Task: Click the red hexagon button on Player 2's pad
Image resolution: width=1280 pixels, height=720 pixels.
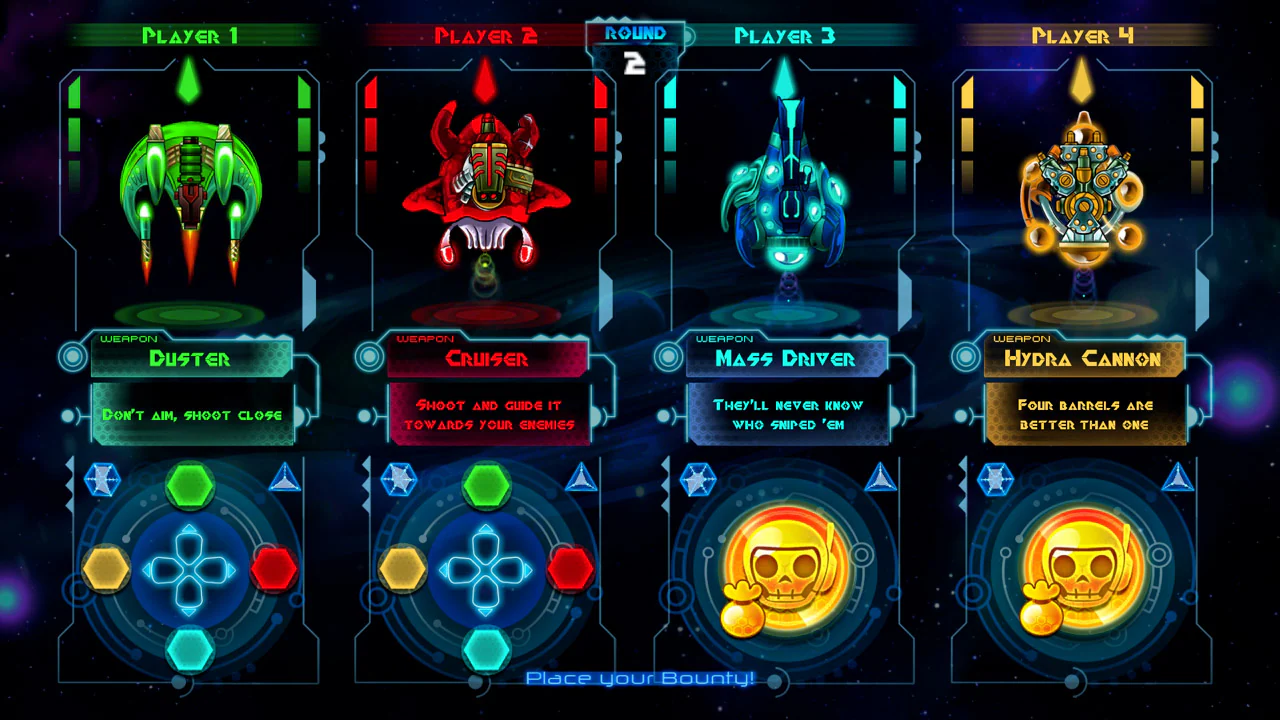Action: pos(571,568)
